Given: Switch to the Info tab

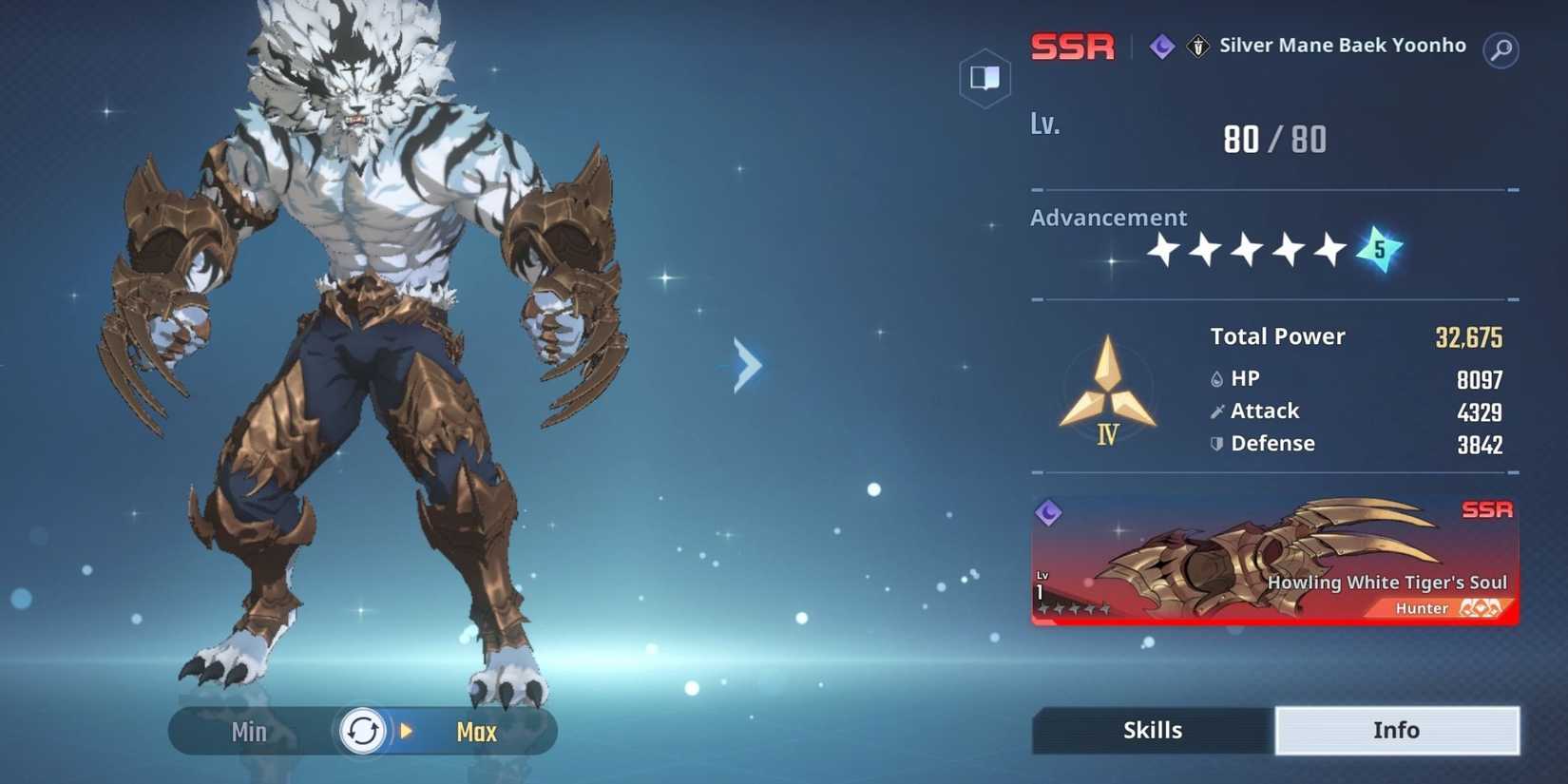Looking at the screenshot, I should click(1396, 730).
